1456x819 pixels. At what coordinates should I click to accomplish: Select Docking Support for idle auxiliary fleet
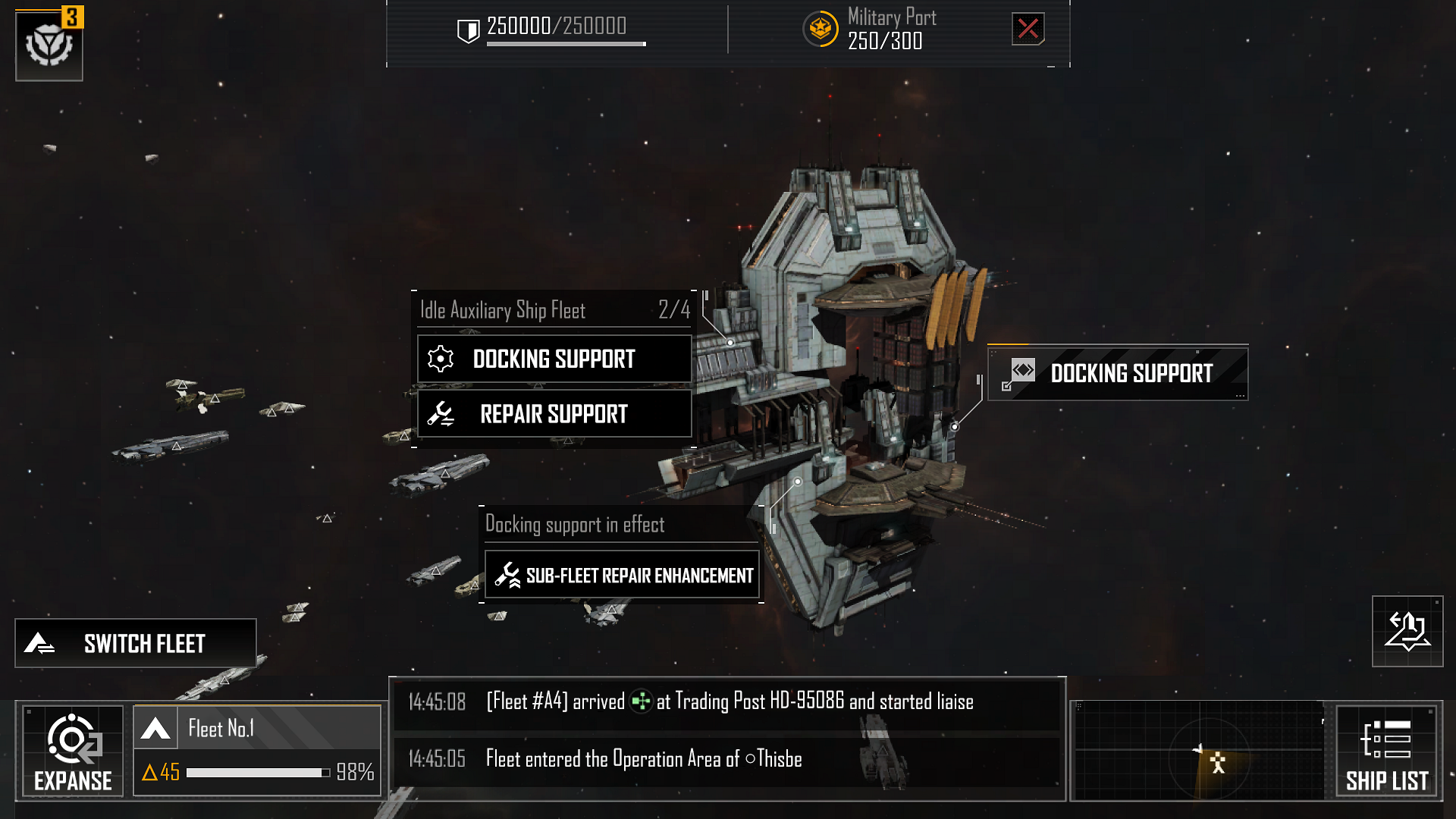click(554, 359)
